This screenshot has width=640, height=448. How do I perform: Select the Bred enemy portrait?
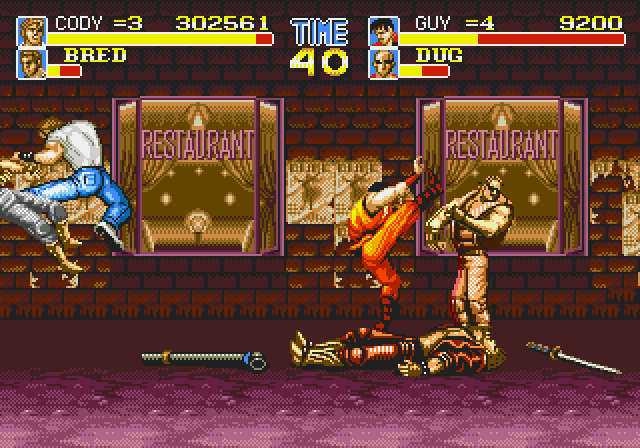click(32, 63)
